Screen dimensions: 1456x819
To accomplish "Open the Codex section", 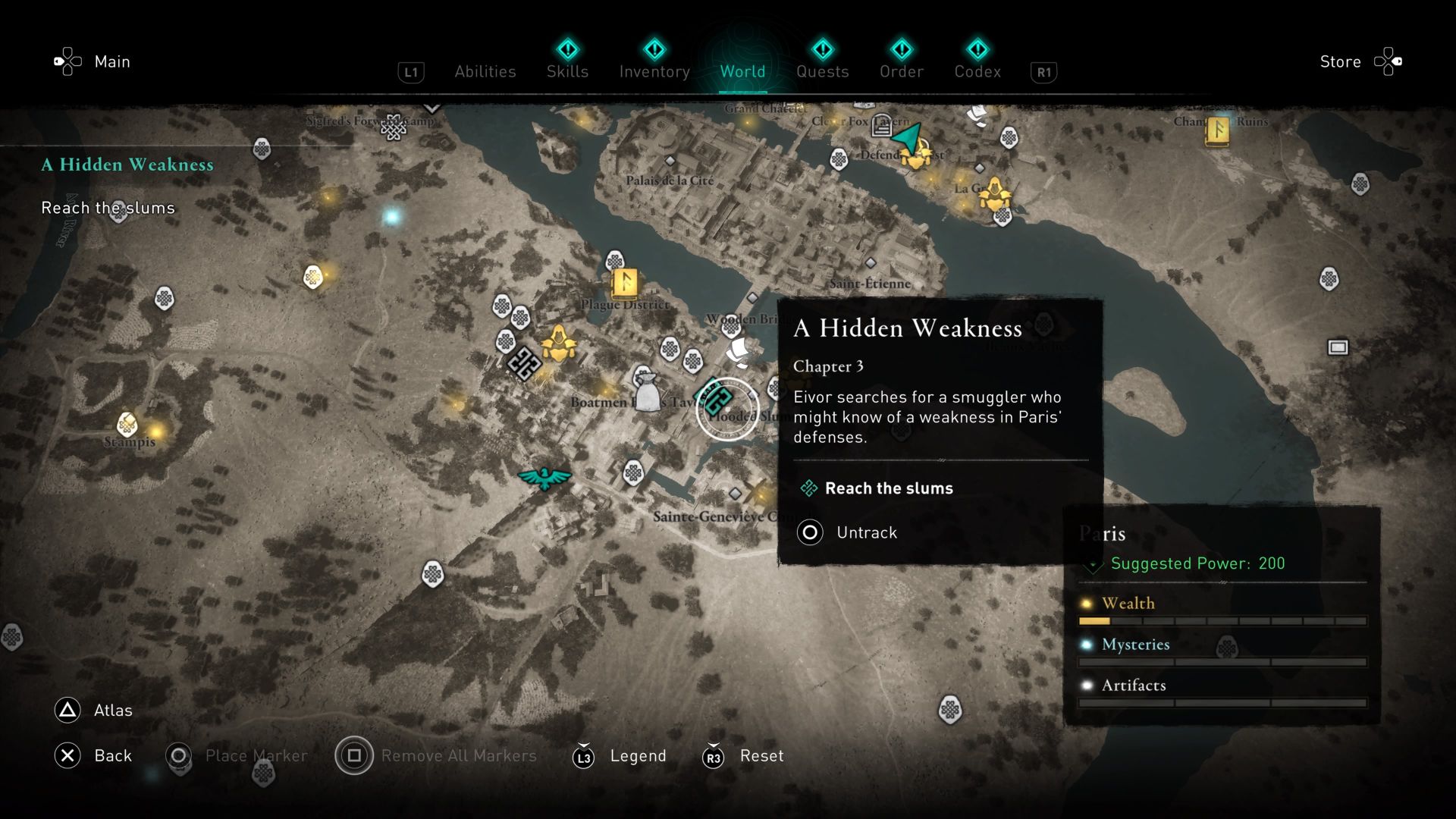I will tap(978, 71).
